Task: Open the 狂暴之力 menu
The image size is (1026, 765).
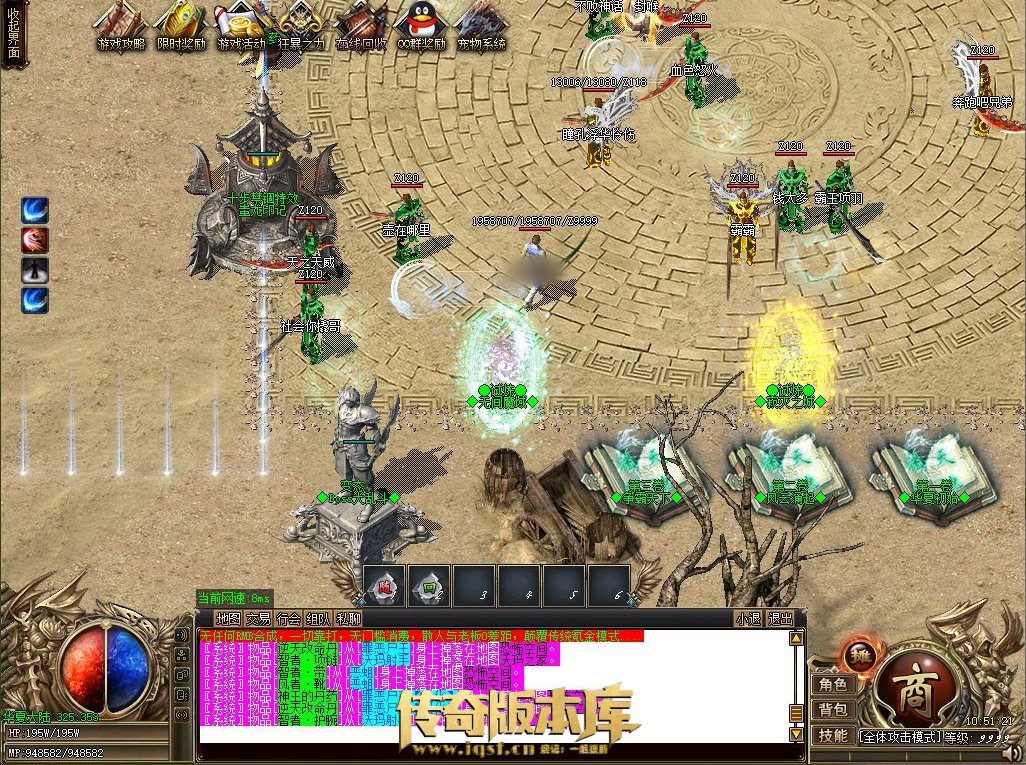Action: click(301, 26)
